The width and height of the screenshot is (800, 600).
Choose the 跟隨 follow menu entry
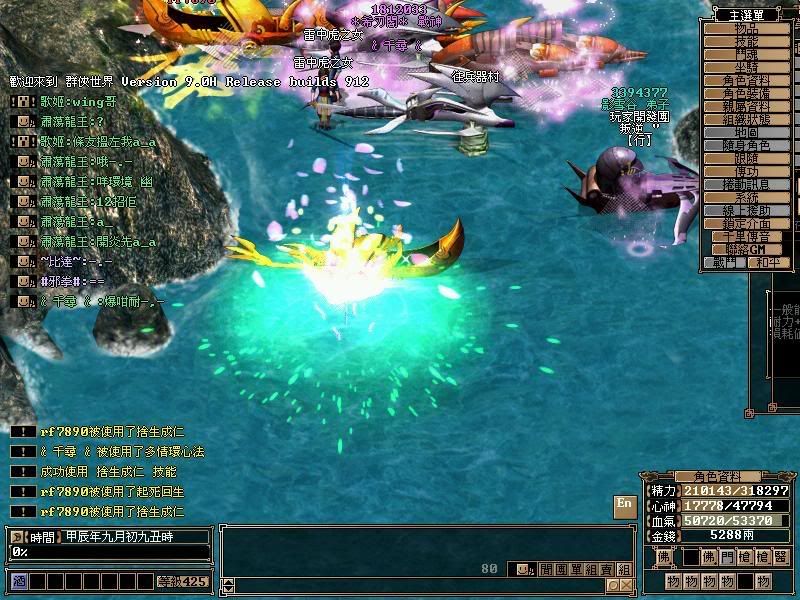click(747, 159)
